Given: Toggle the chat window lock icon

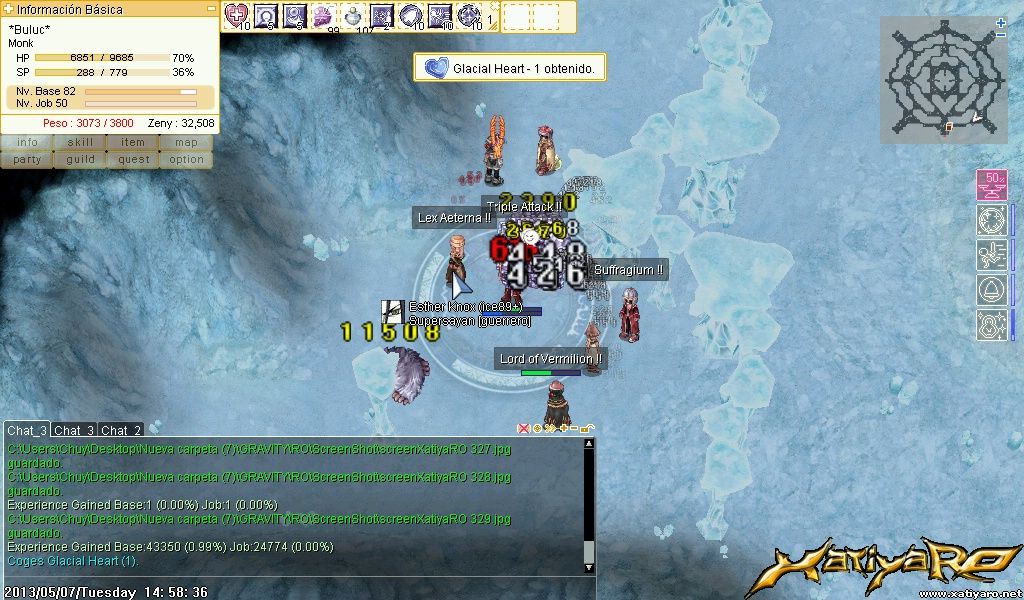Looking at the screenshot, I should [588, 428].
